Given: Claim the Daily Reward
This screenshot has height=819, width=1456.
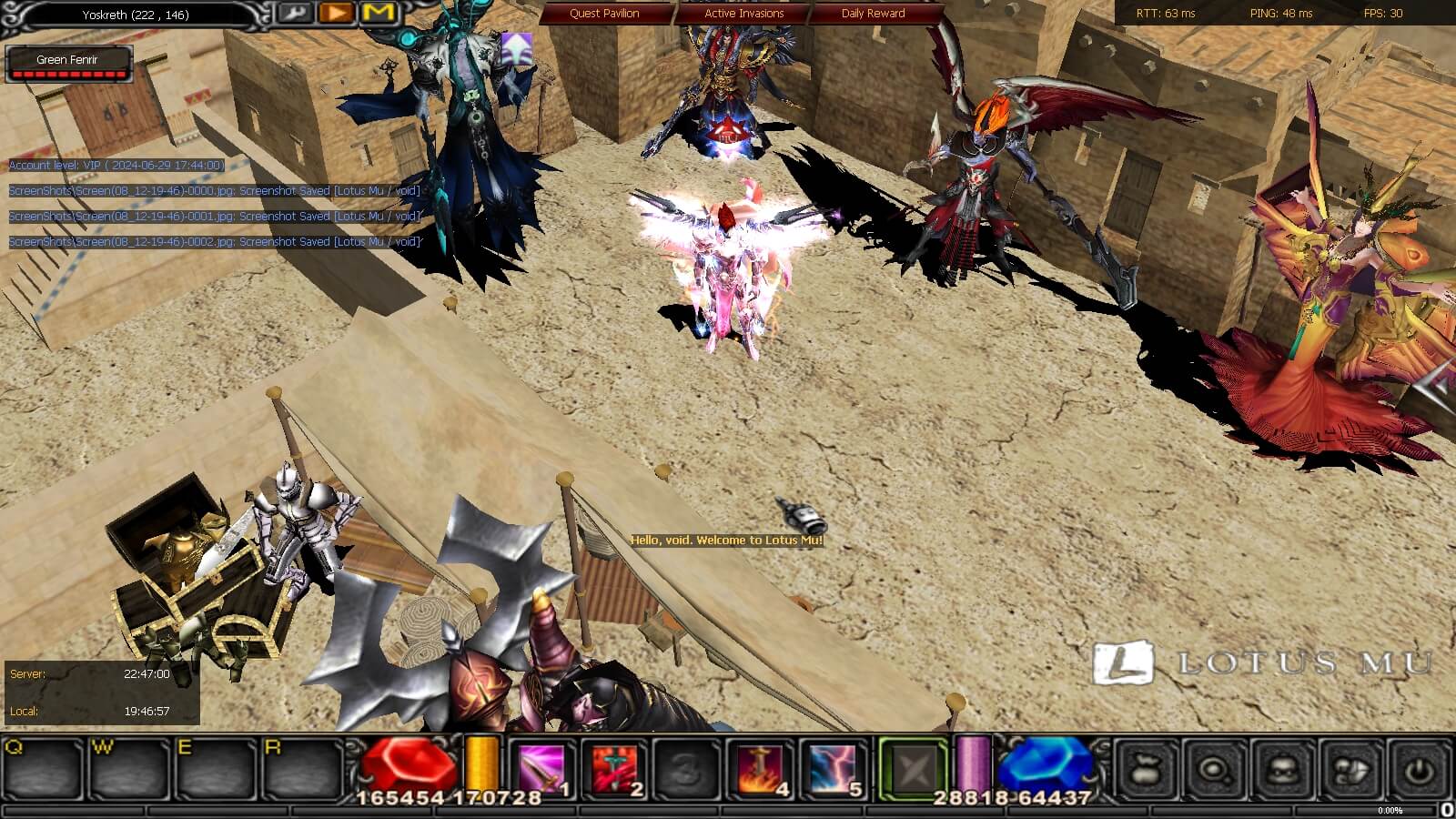Looking at the screenshot, I should click(873, 14).
